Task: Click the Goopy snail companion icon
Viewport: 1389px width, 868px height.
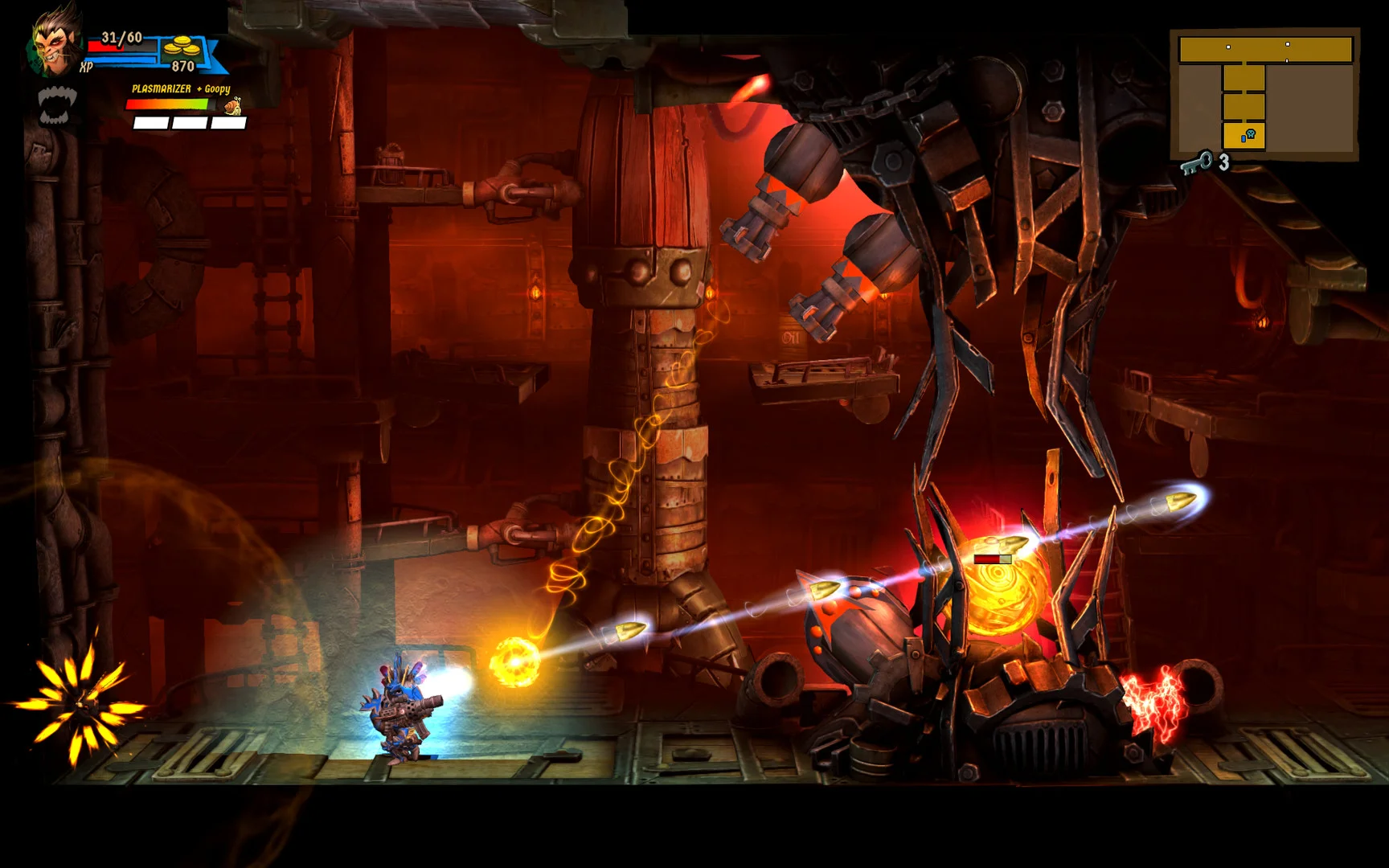Action: point(233,106)
